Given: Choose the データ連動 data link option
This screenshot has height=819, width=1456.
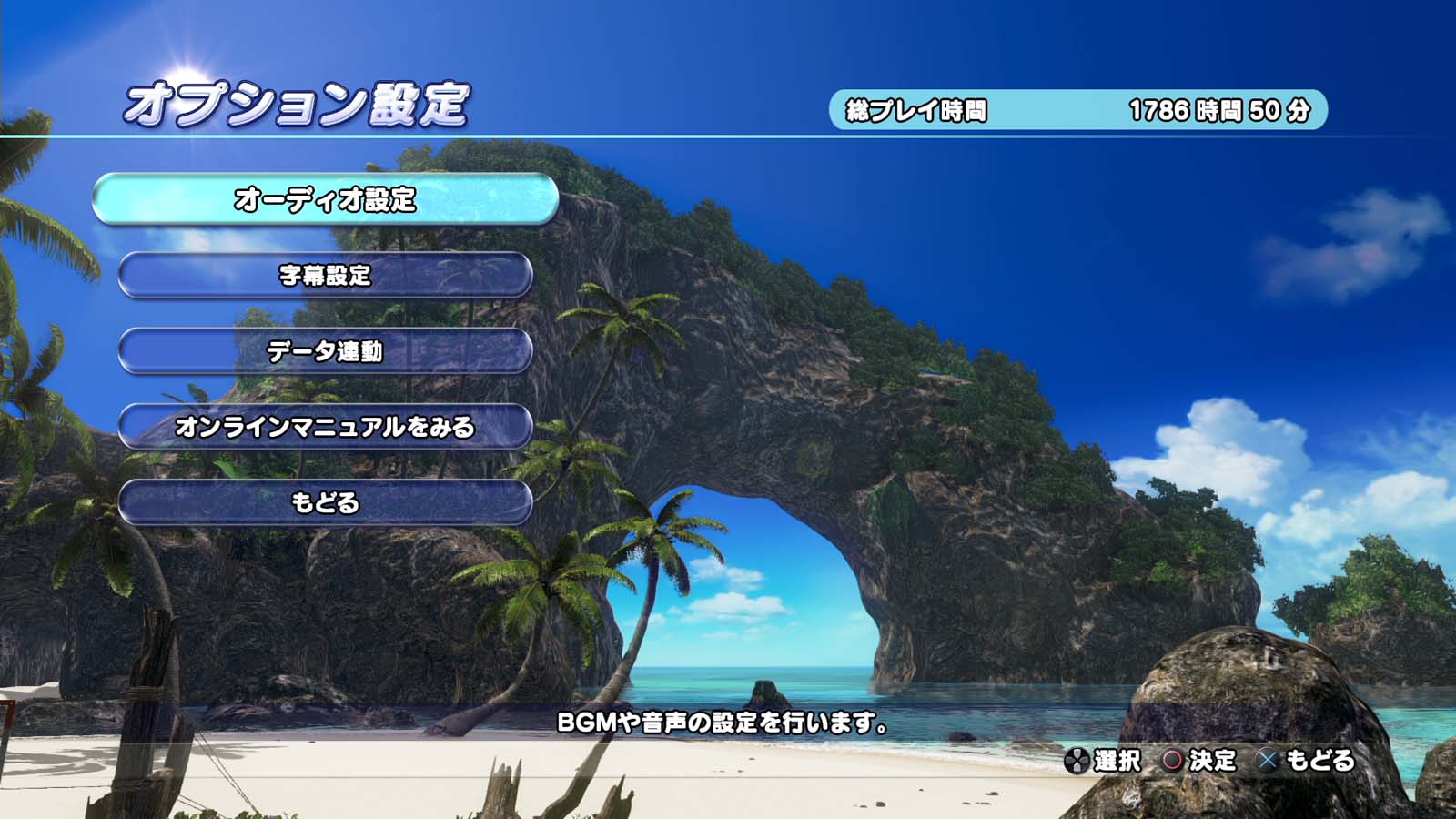Looking at the screenshot, I should [325, 351].
